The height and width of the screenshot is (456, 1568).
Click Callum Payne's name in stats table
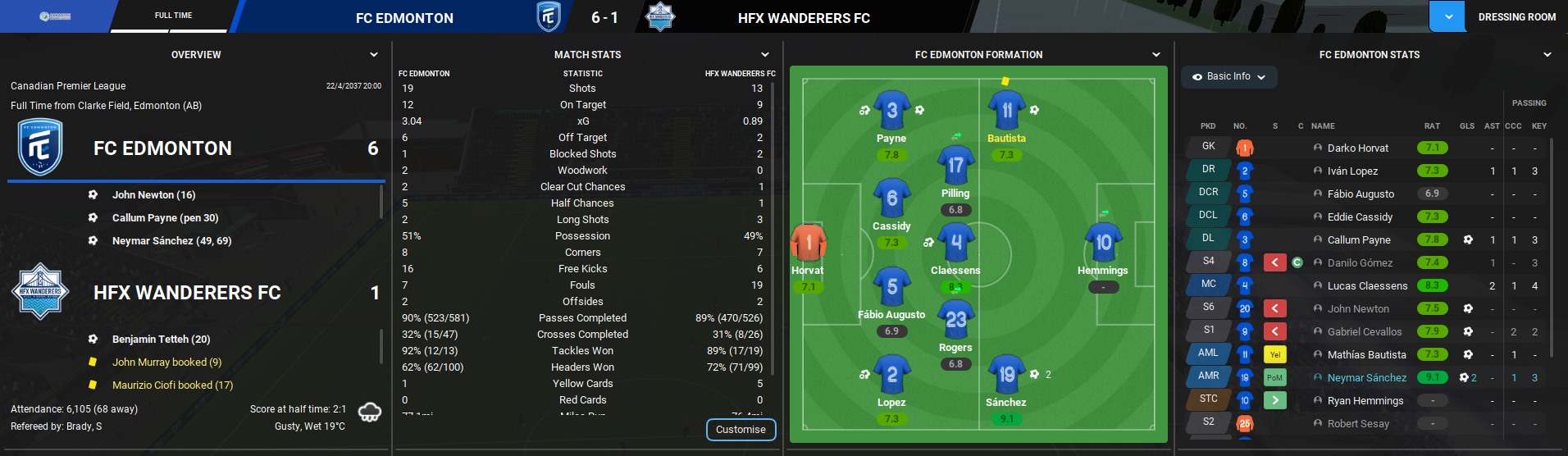(x=1358, y=240)
